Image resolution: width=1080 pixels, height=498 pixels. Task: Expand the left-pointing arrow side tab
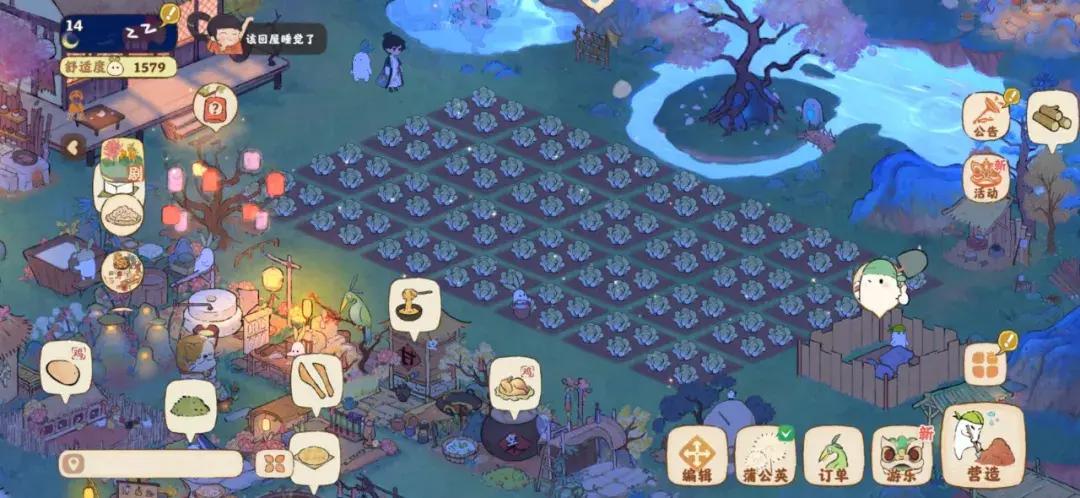(x=72, y=148)
